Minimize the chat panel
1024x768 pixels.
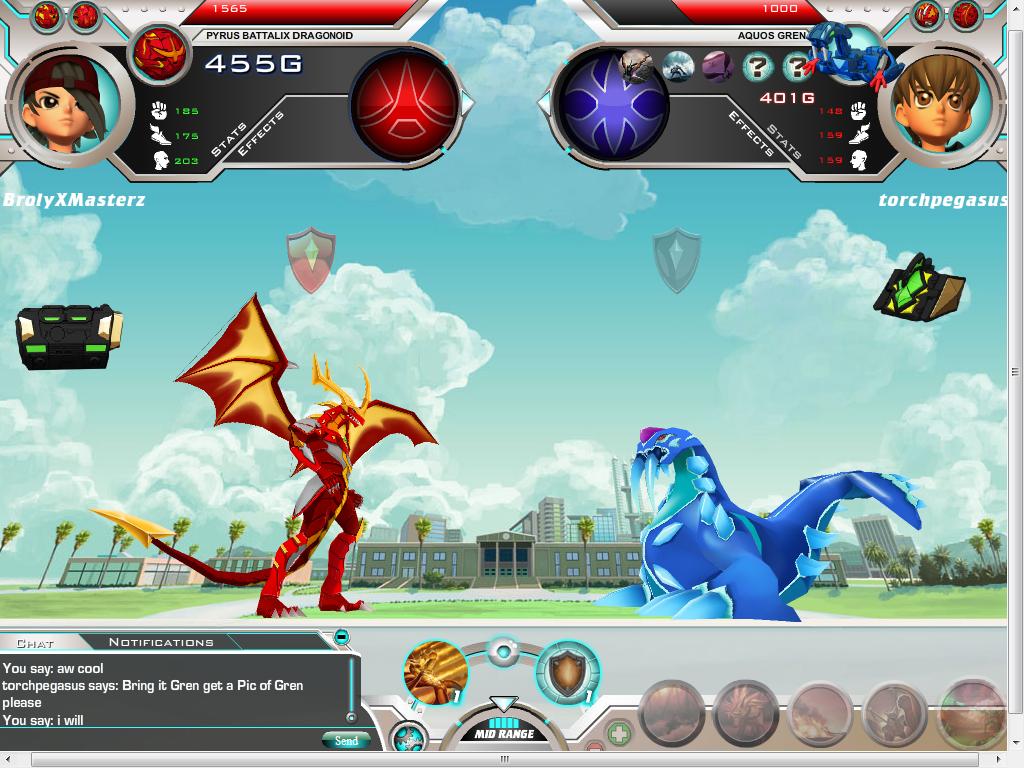point(341,637)
